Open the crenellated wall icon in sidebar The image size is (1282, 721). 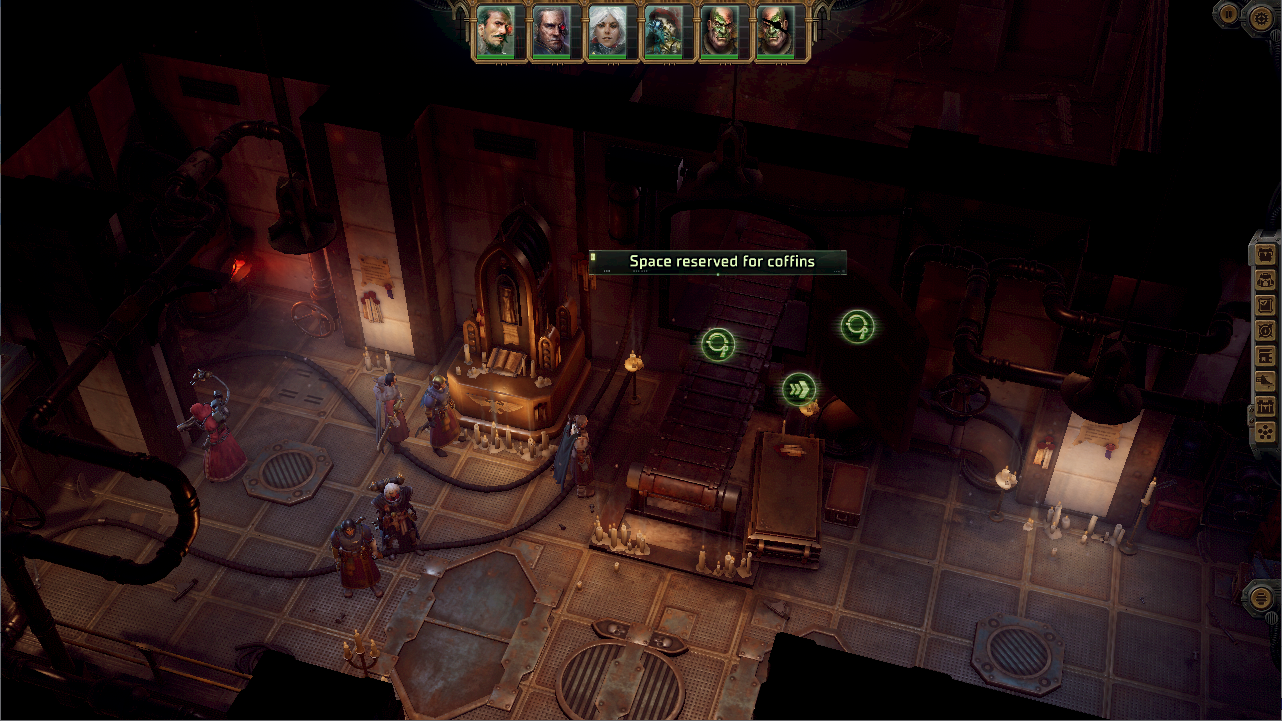click(x=1265, y=407)
